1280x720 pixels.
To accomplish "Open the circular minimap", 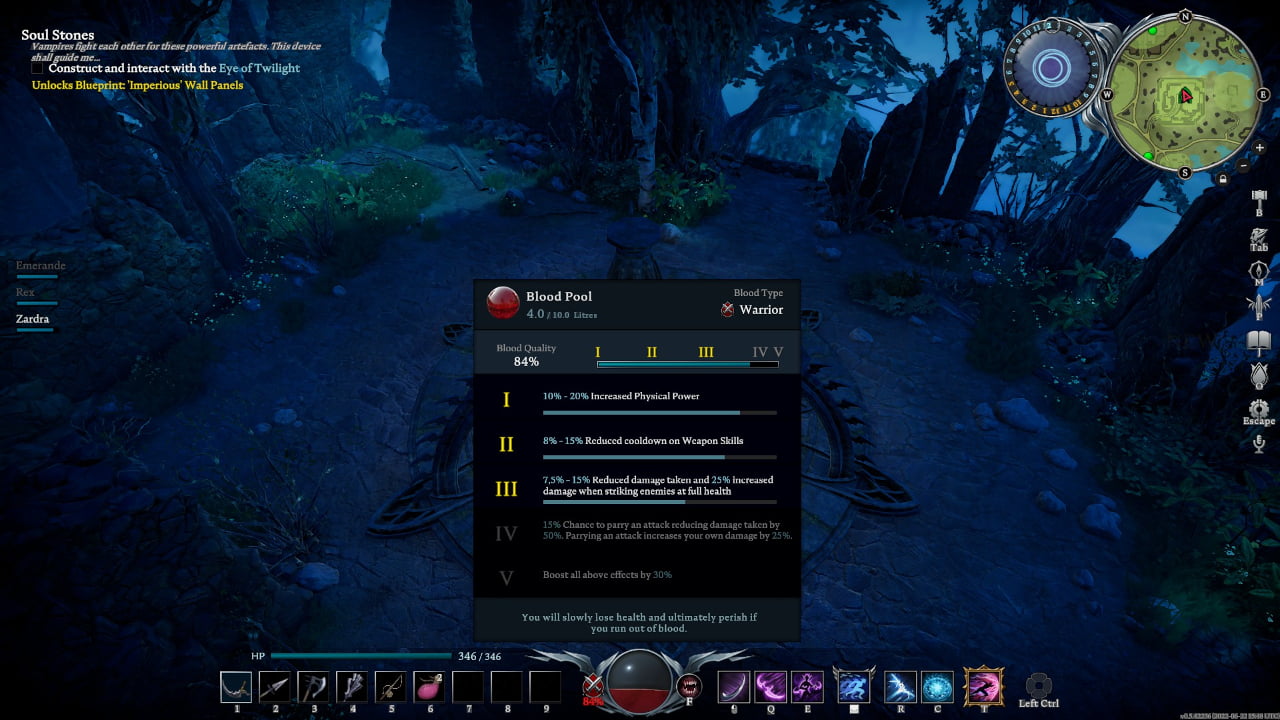I will 1185,96.
